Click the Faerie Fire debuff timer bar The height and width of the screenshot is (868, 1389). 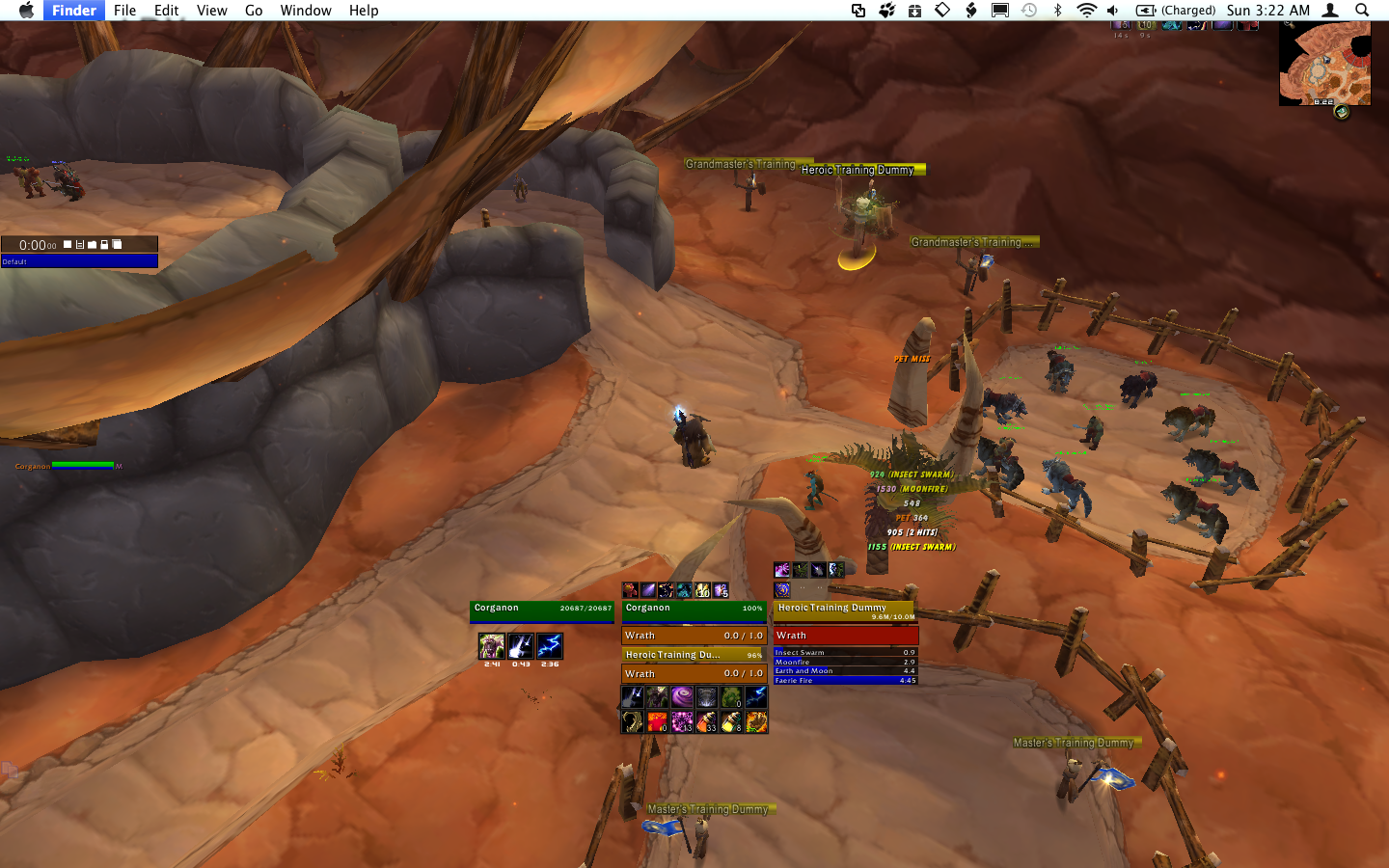(844, 680)
